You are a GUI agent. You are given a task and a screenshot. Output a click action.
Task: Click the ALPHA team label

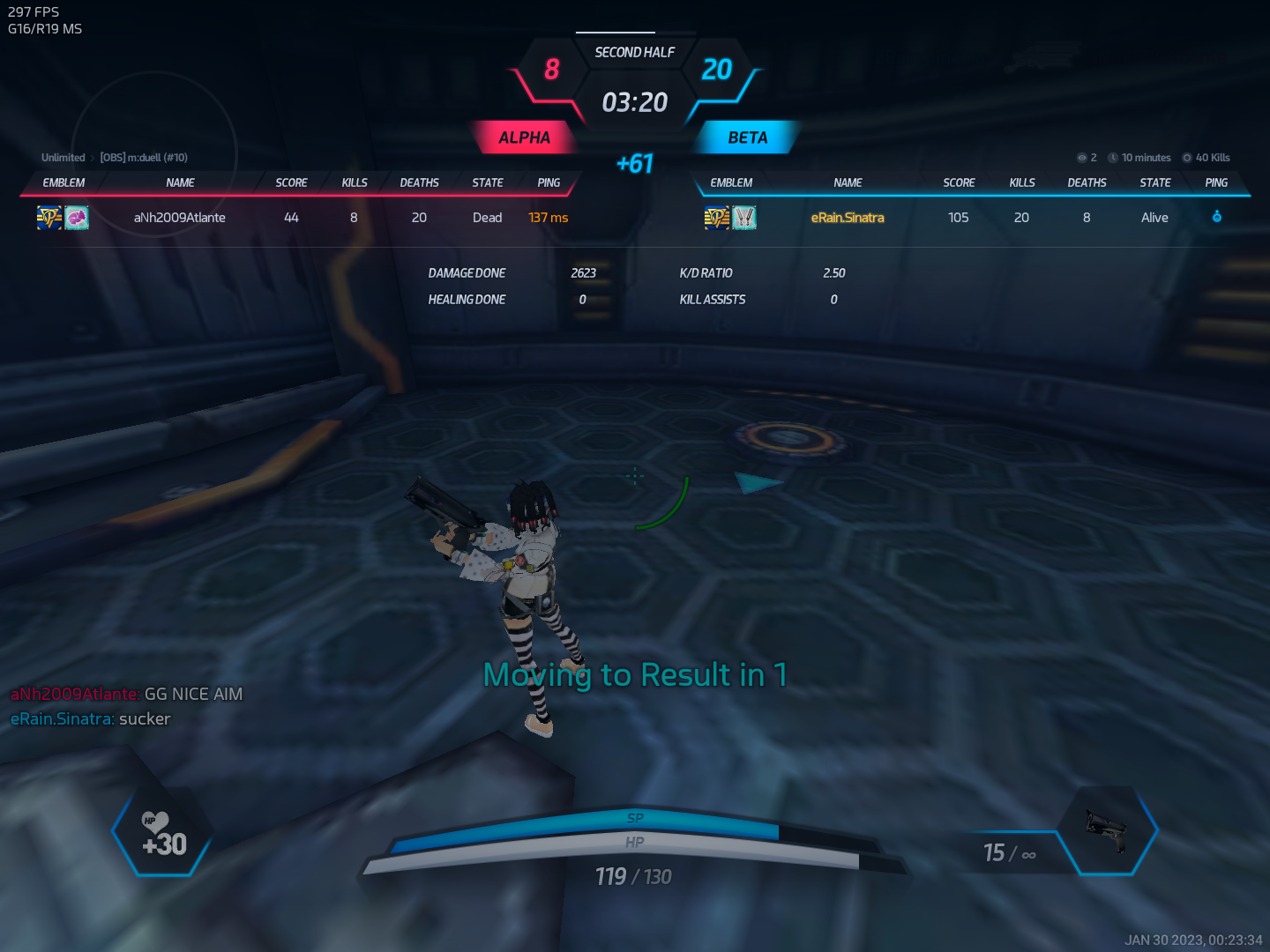[524, 138]
